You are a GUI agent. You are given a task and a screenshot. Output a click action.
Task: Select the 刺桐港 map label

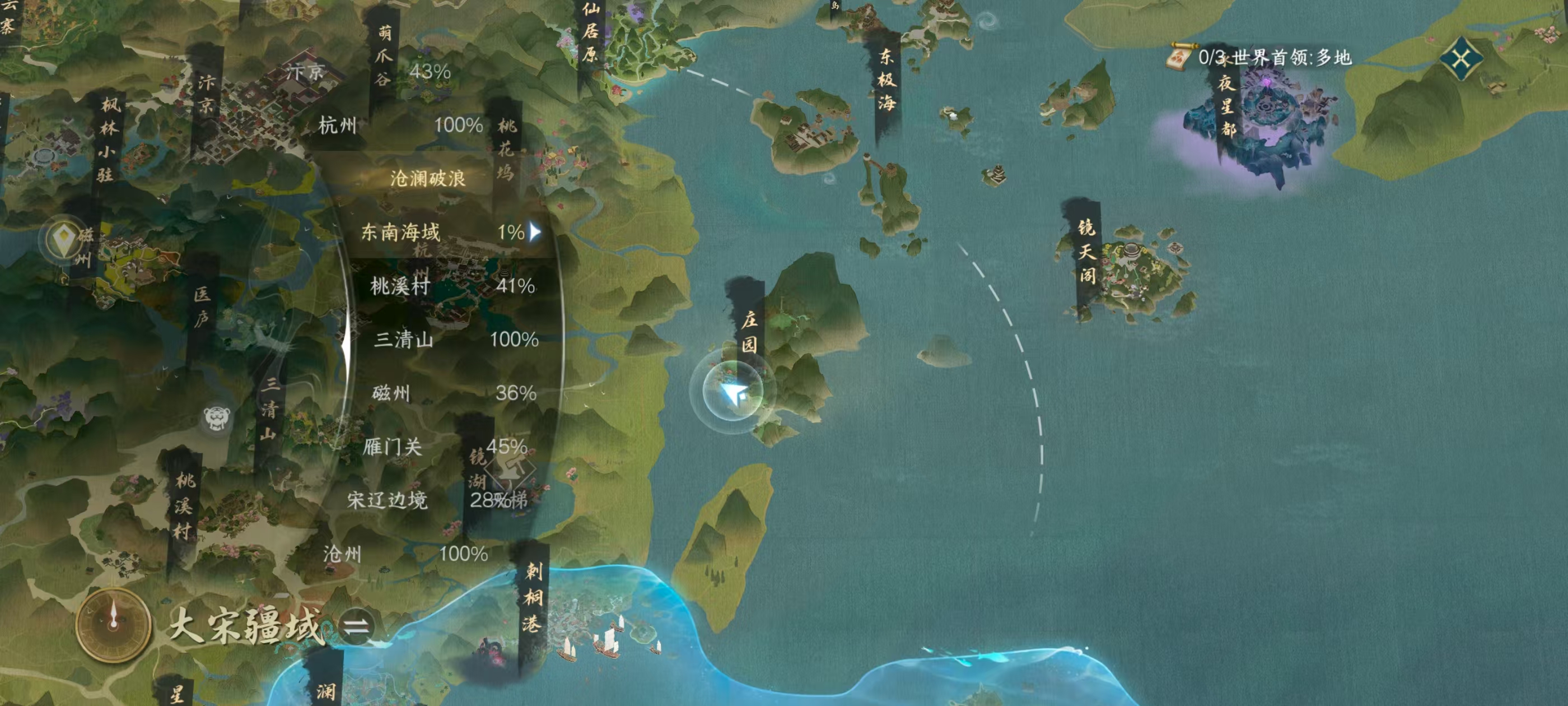click(x=533, y=597)
